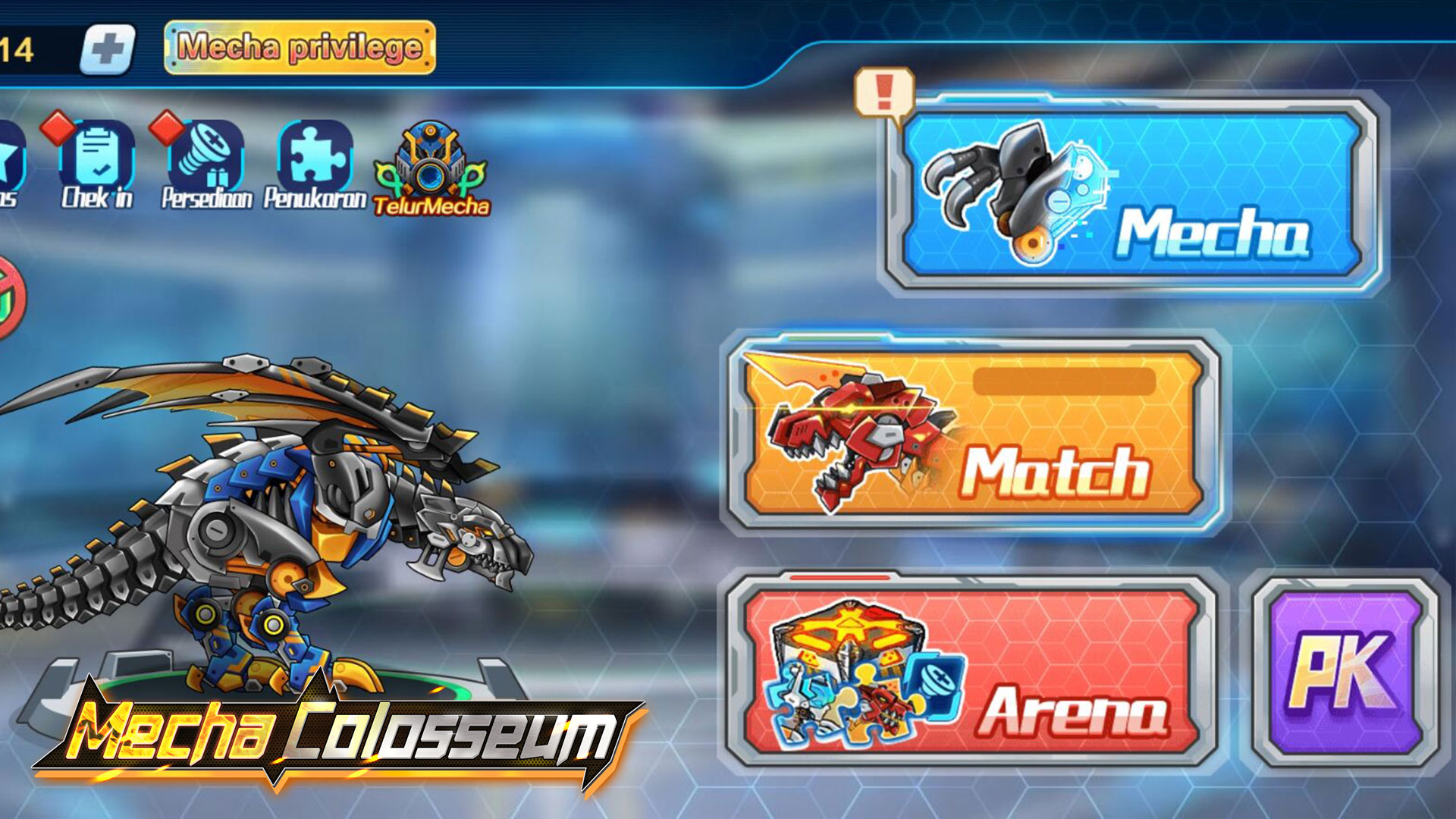
Task: Tap the red prohibition icon on the left edge
Action: coord(8,296)
